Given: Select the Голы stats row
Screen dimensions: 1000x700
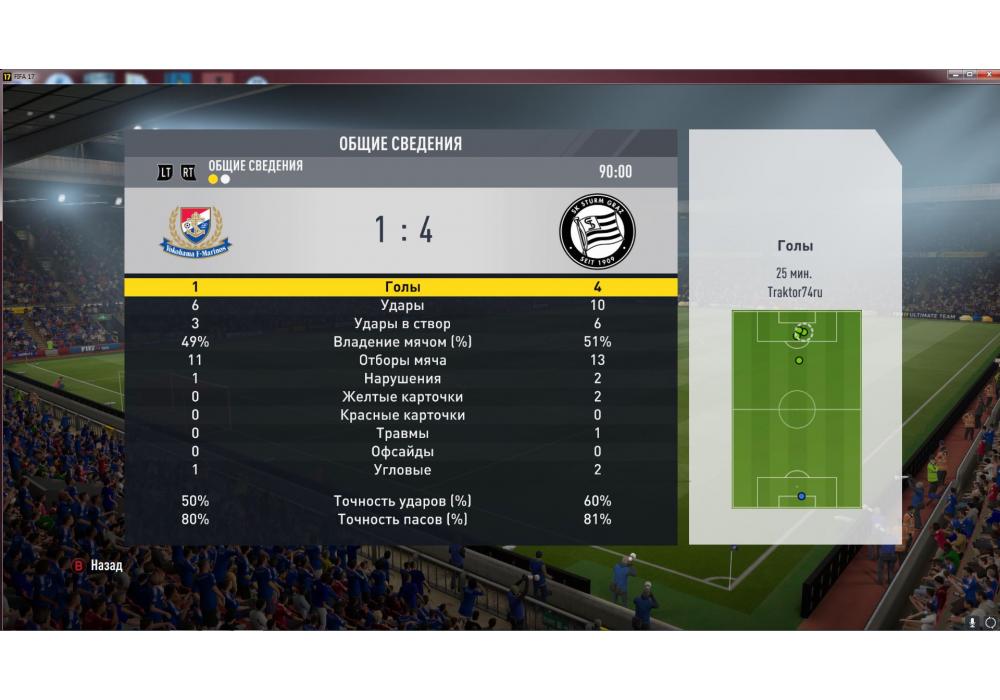Looking at the screenshot, I should [x=402, y=287].
